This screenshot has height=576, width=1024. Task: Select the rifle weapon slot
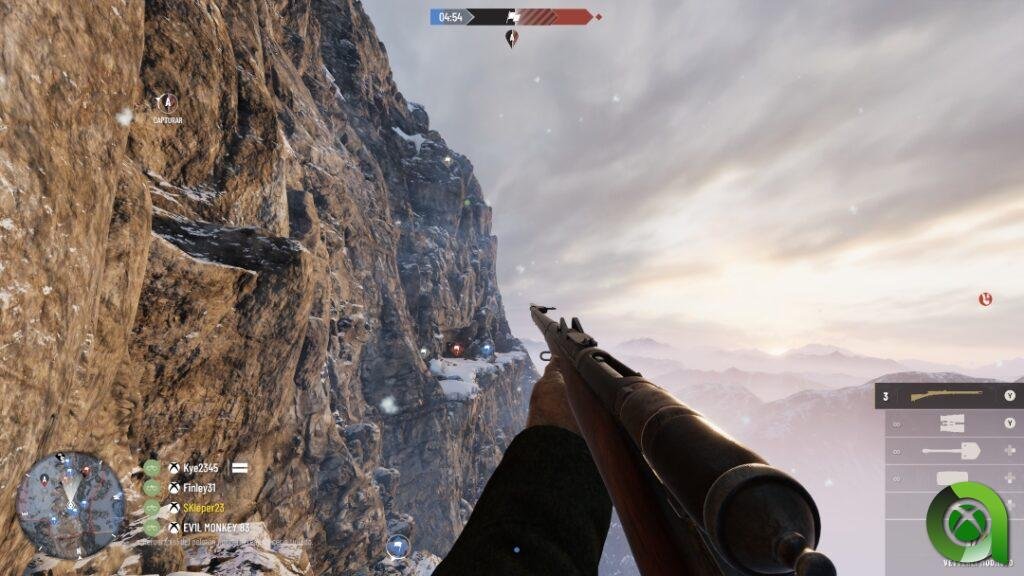point(947,396)
